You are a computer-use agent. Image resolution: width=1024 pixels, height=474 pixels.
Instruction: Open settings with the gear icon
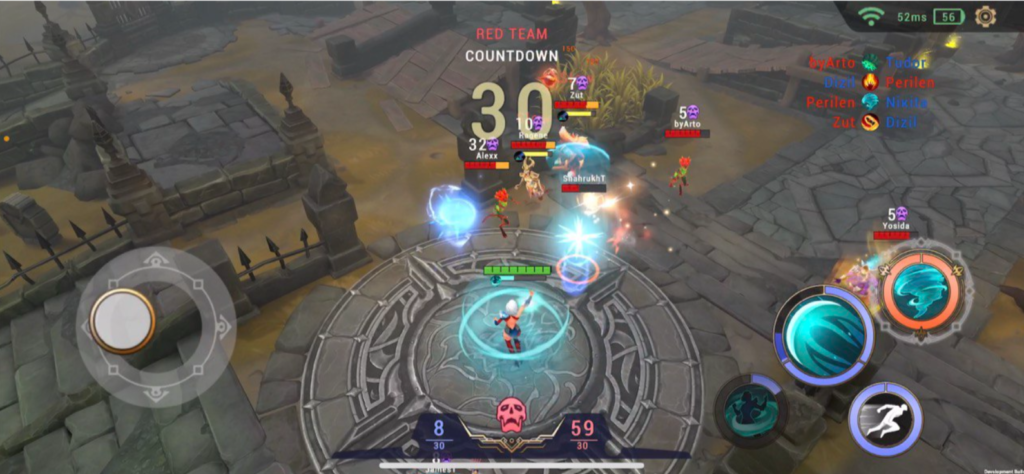click(985, 16)
